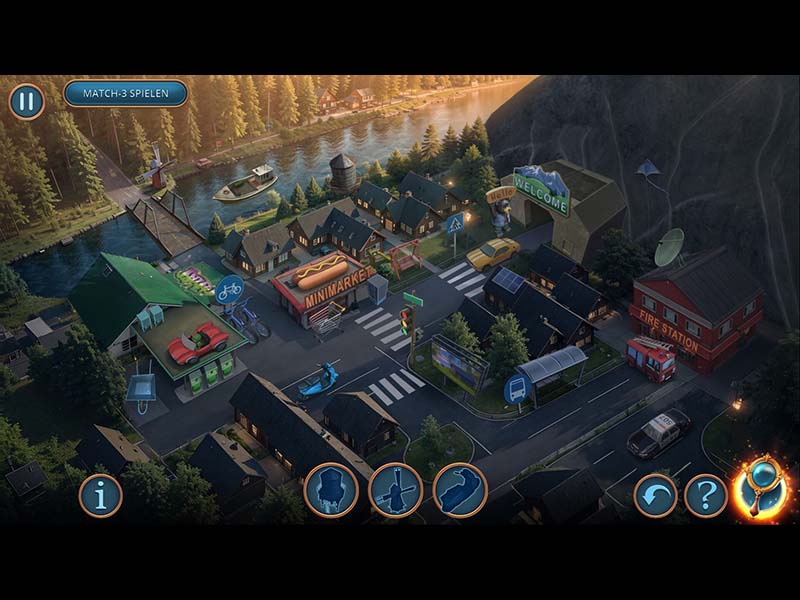Open the info panel with the i button
The width and height of the screenshot is (800, 600).
100,495
